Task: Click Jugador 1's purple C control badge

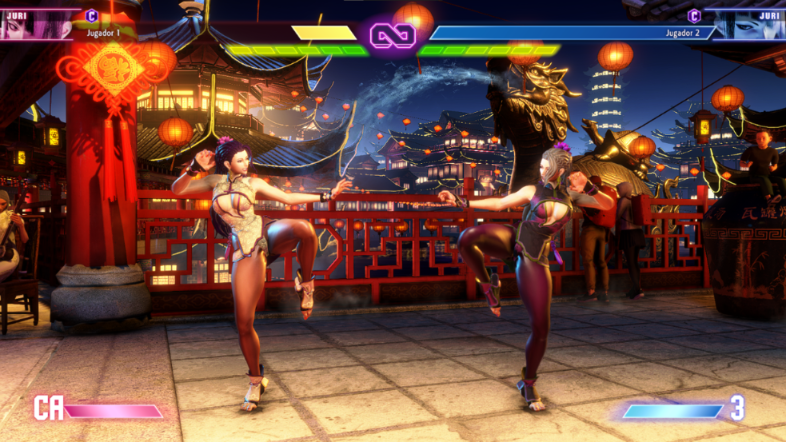Action: [92, 15]
